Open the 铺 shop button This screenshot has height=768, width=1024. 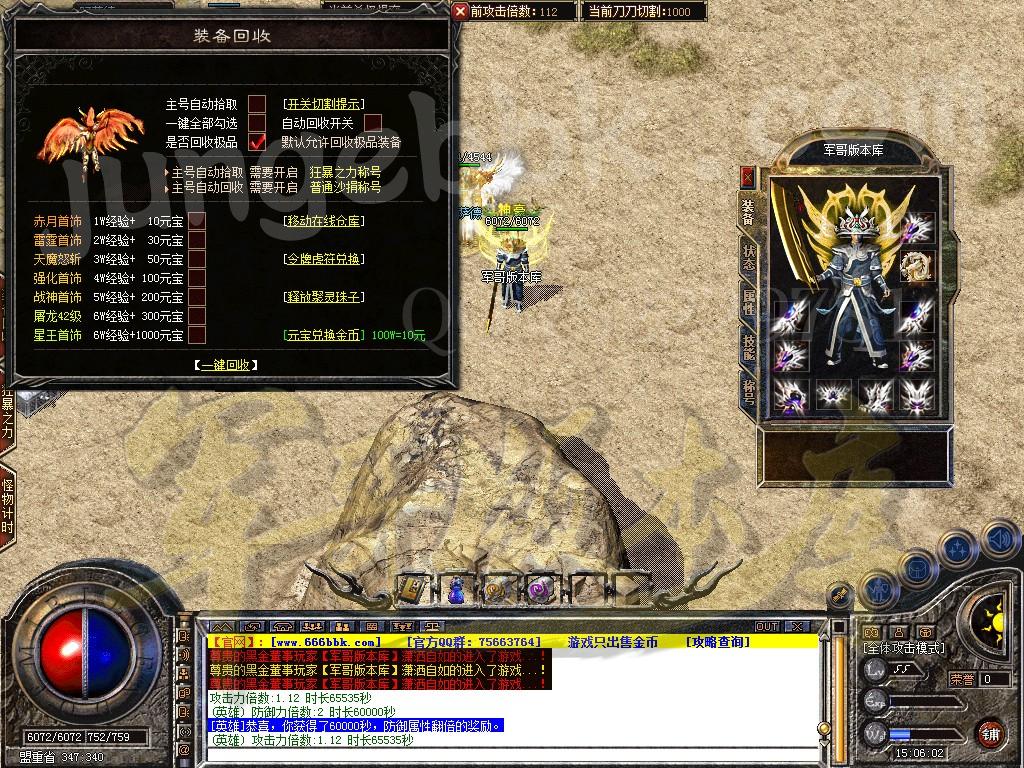tap(990, 733)
